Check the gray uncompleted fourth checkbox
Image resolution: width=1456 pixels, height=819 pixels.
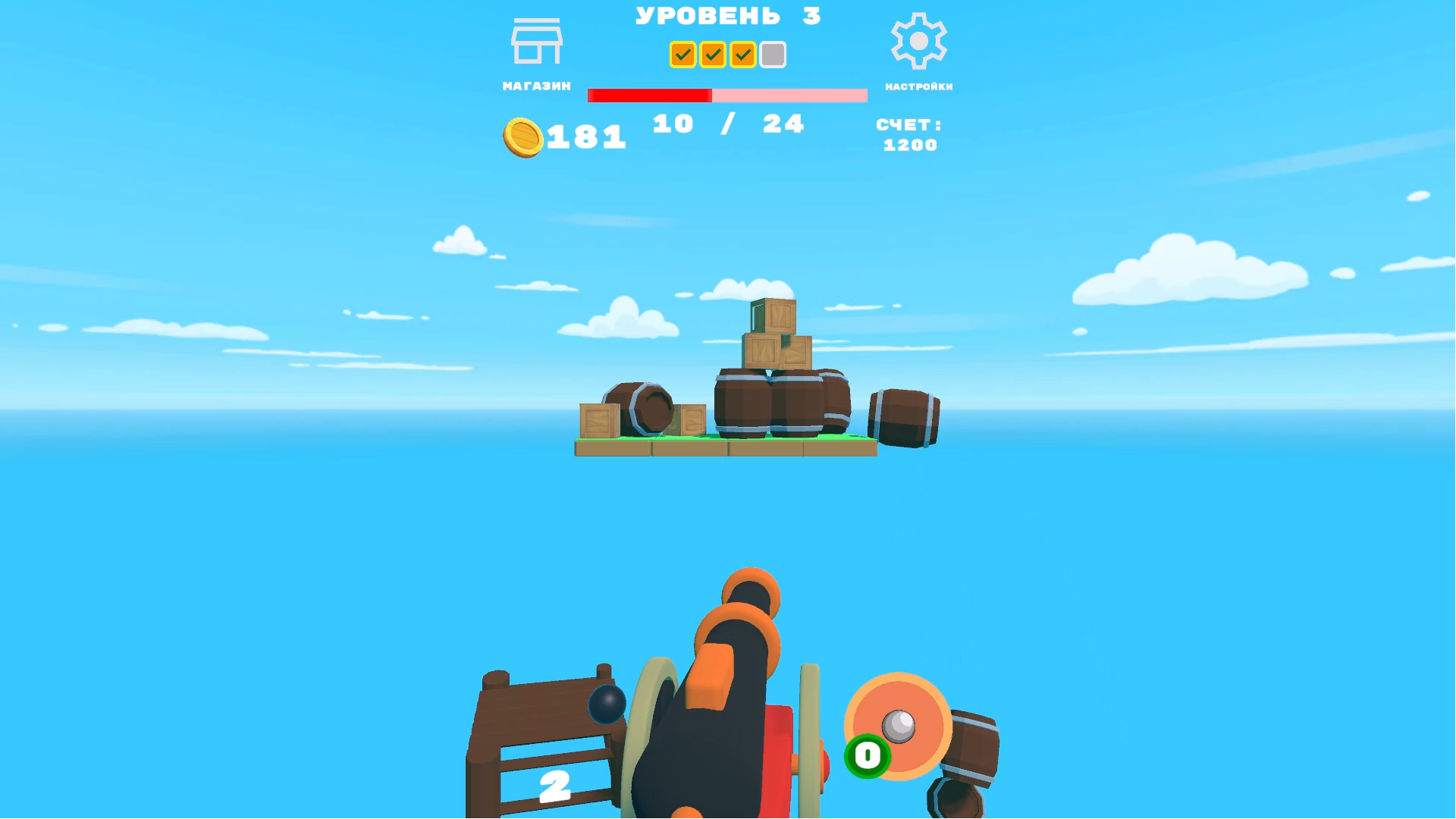pyautogui.click(x=772, y=54)
